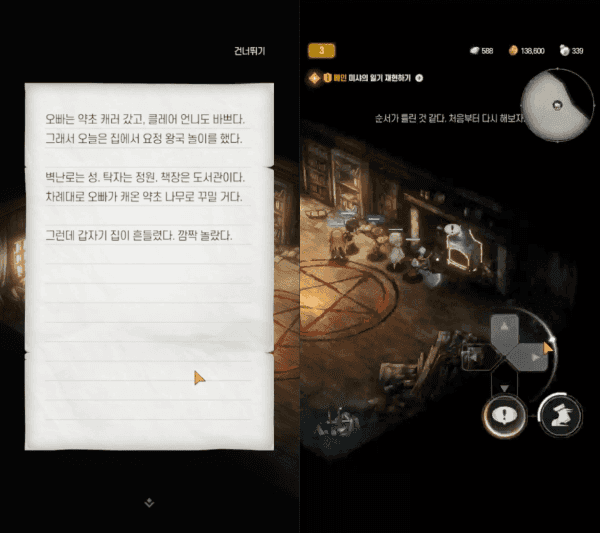Click the silver ore currency icon
The image size is (600, 533).
(x=474, y=50)
